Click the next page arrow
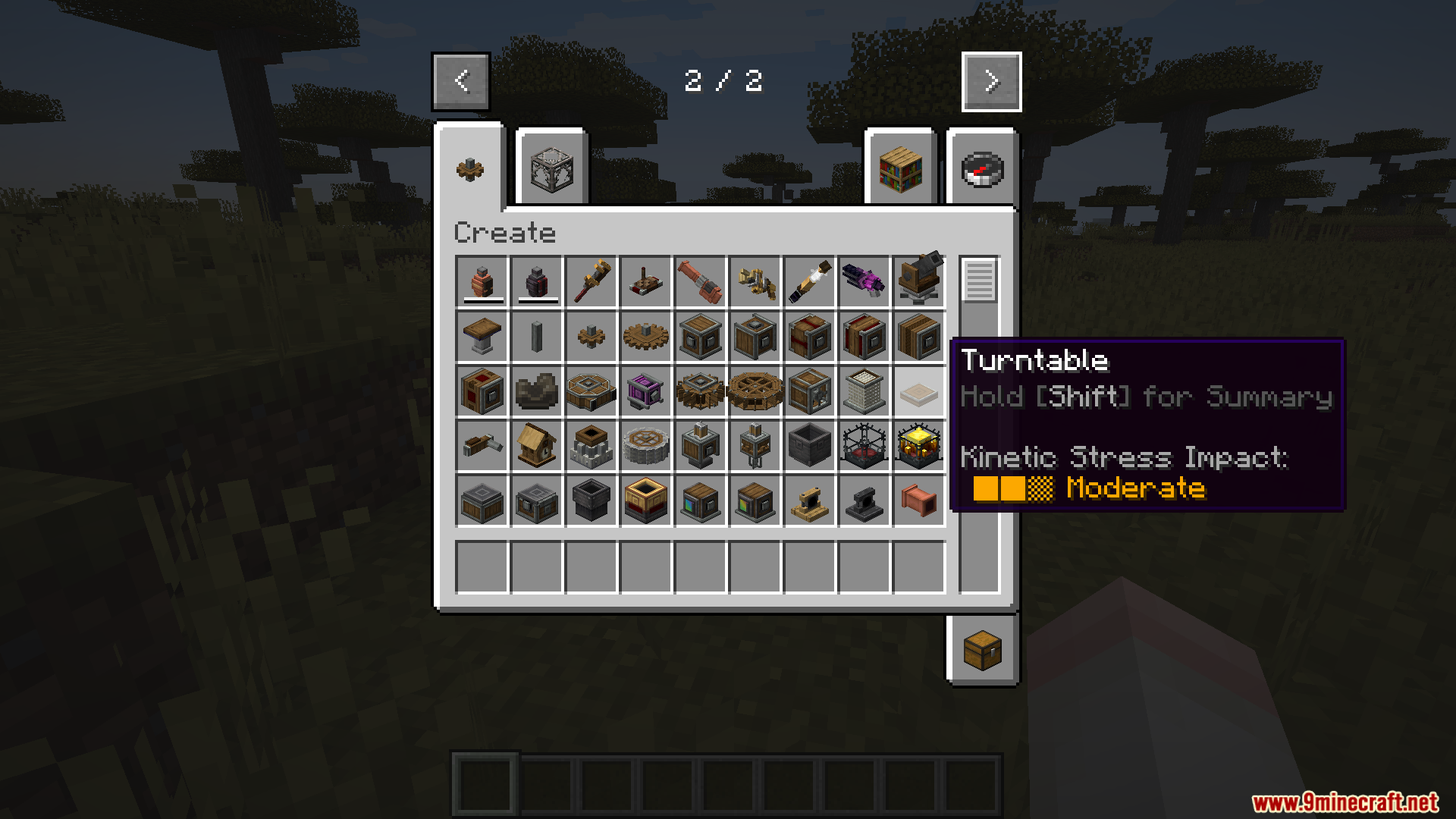The width and height of the screenshot is (1456, 819). [991, 81]
